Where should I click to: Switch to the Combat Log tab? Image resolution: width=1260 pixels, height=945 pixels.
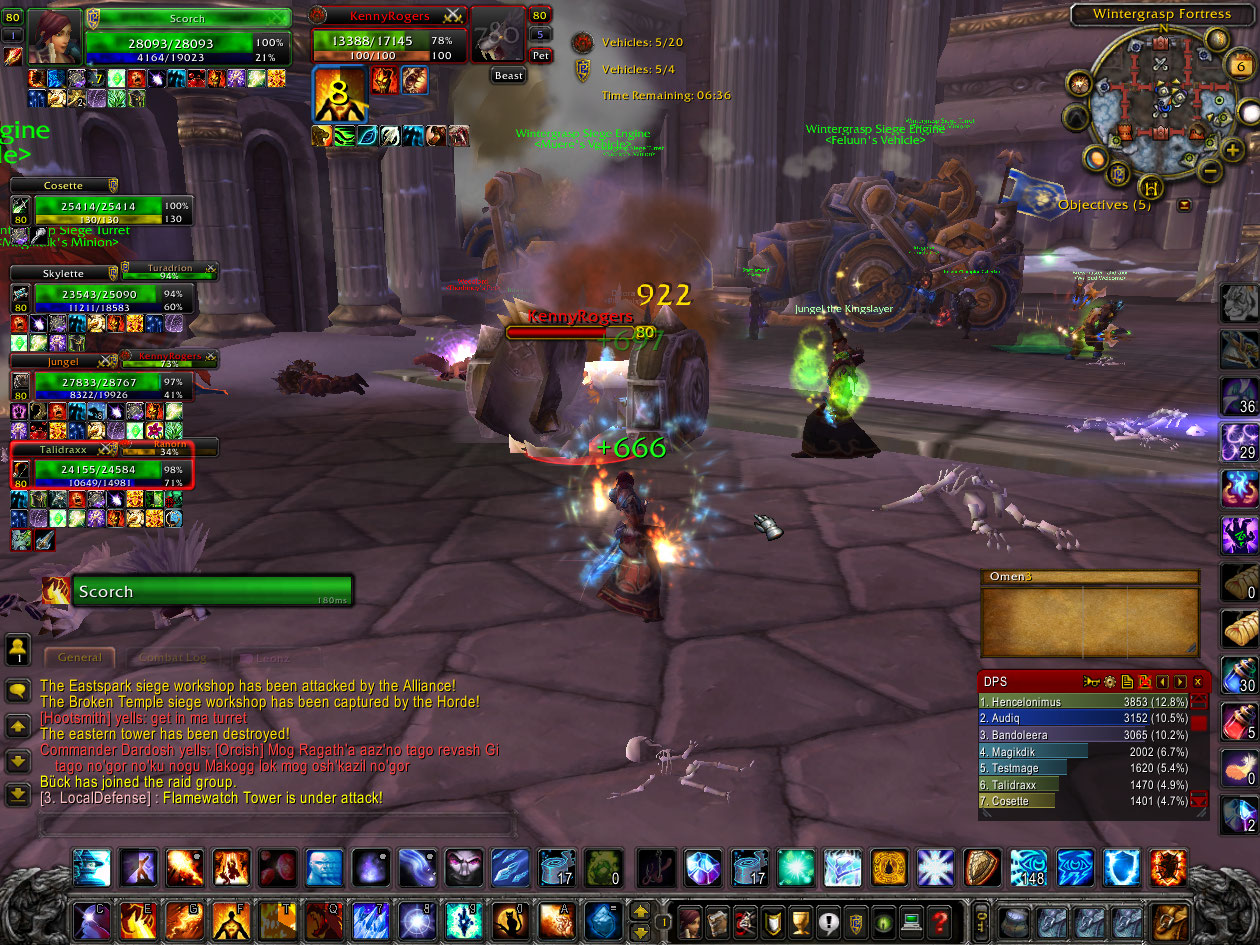click(x=172, y=658)
